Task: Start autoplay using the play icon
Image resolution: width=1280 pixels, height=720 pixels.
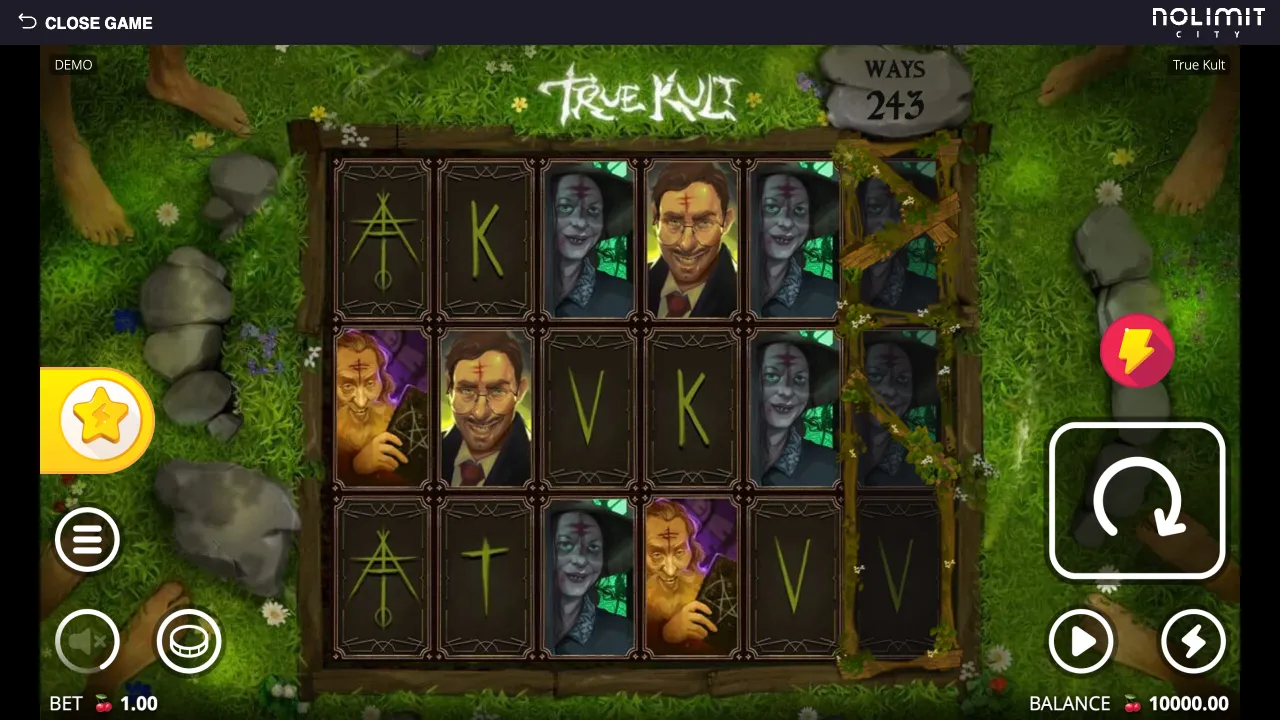Action: pos(1081,641)
